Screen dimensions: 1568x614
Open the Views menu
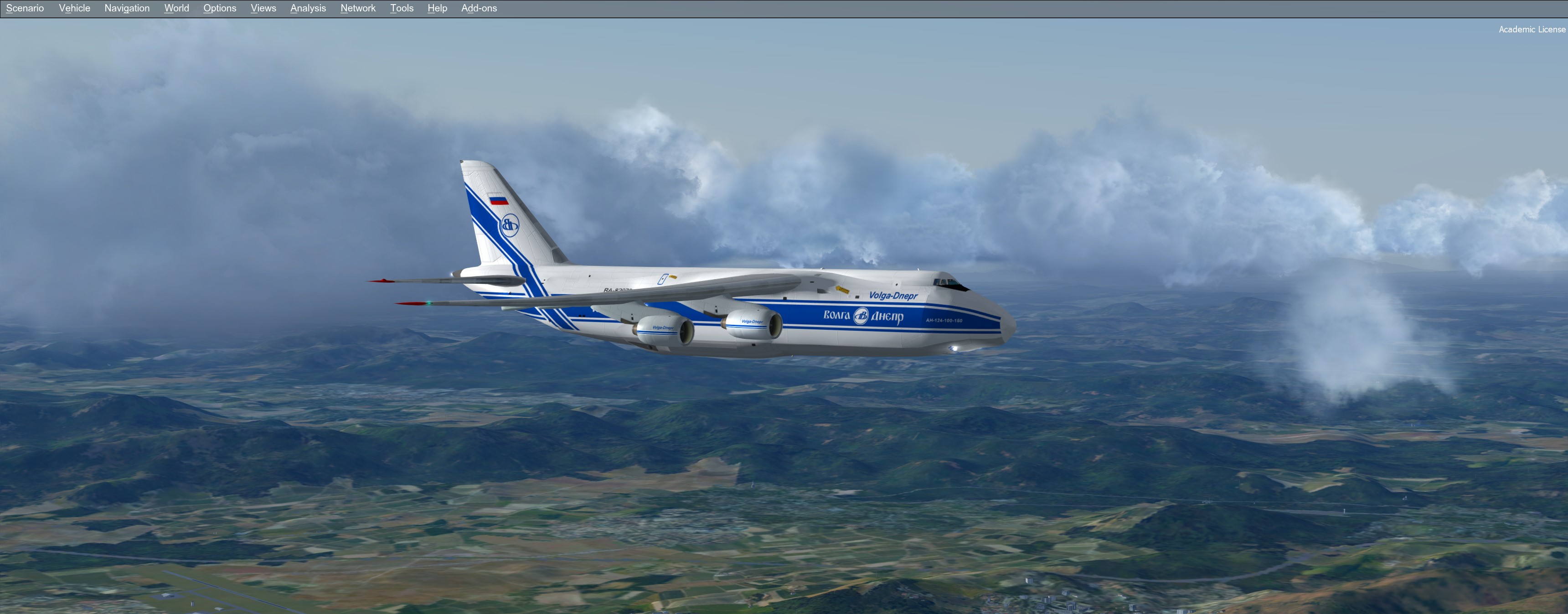[263, 8]
